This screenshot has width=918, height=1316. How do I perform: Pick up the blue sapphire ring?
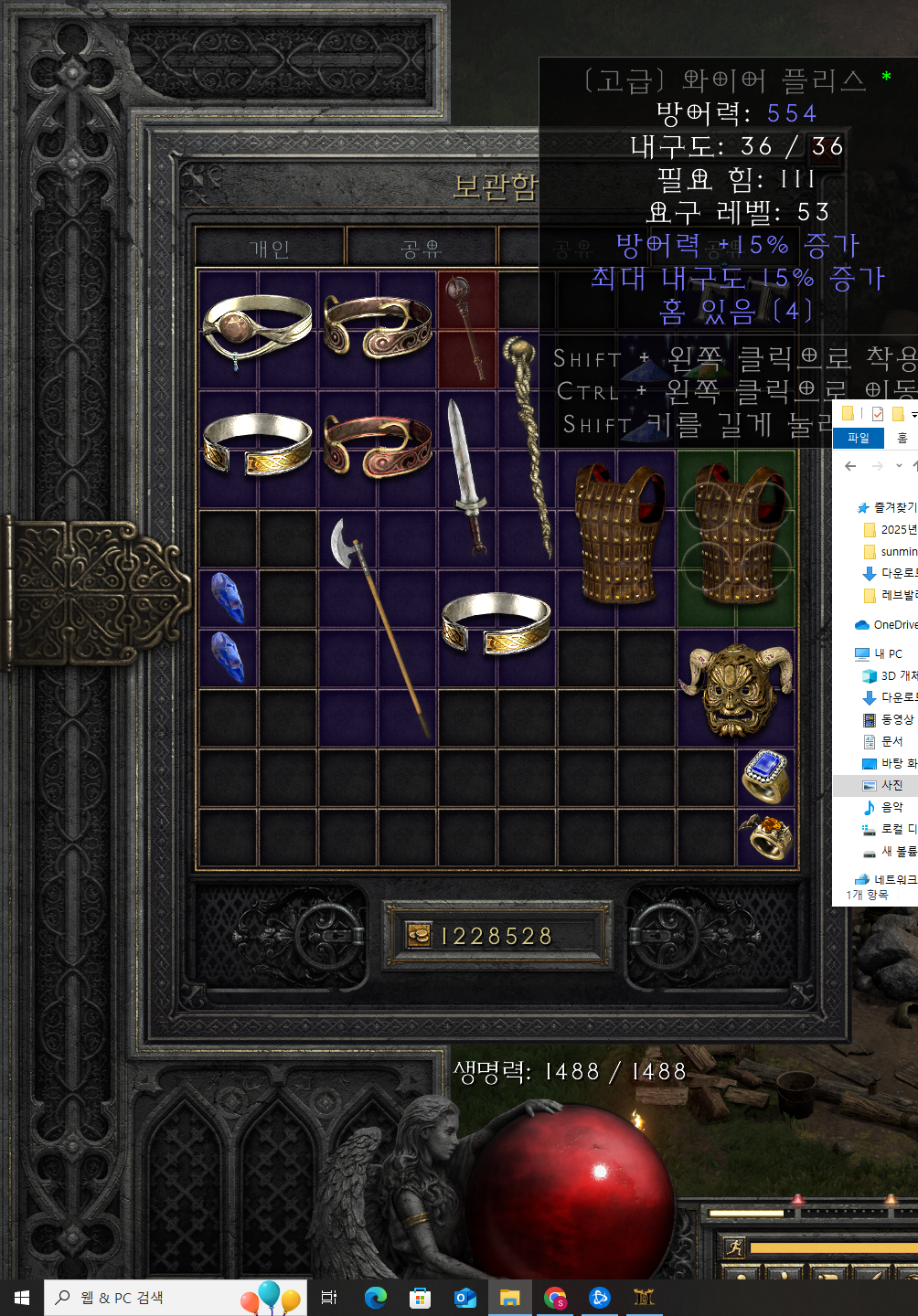(766, 777)
